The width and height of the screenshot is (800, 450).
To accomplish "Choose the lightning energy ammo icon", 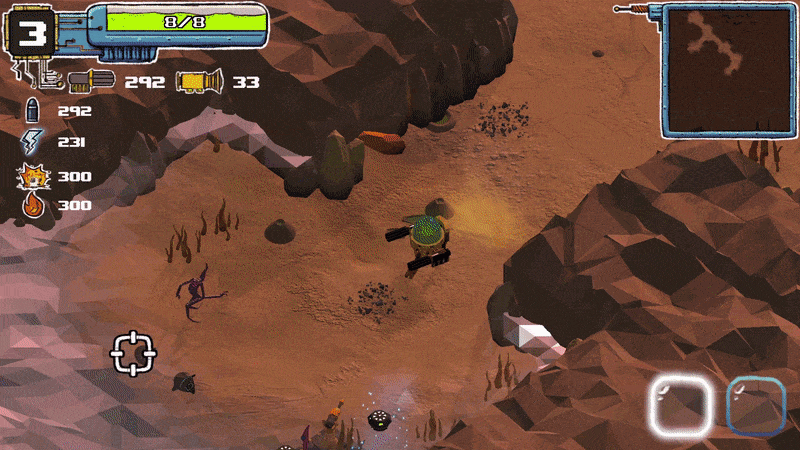I will point(31,142).
